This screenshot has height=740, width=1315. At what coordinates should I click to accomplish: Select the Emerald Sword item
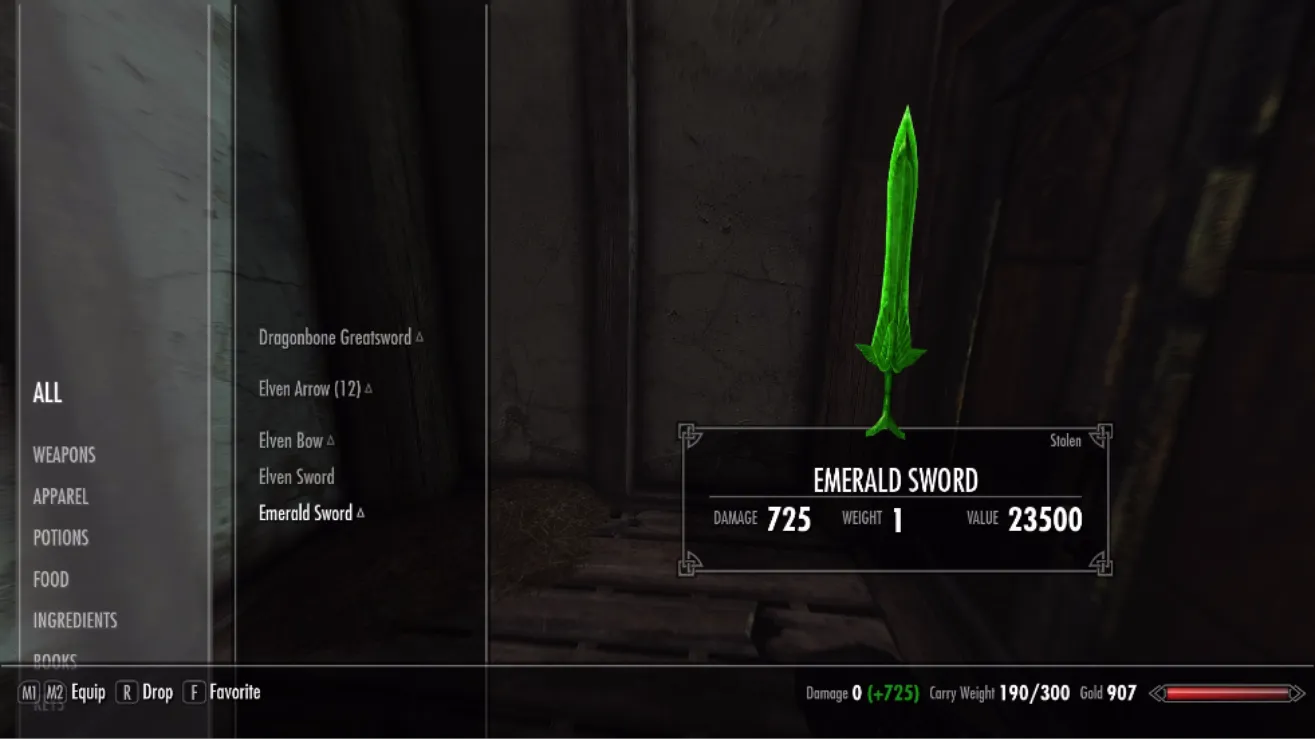tap(305, 514)
